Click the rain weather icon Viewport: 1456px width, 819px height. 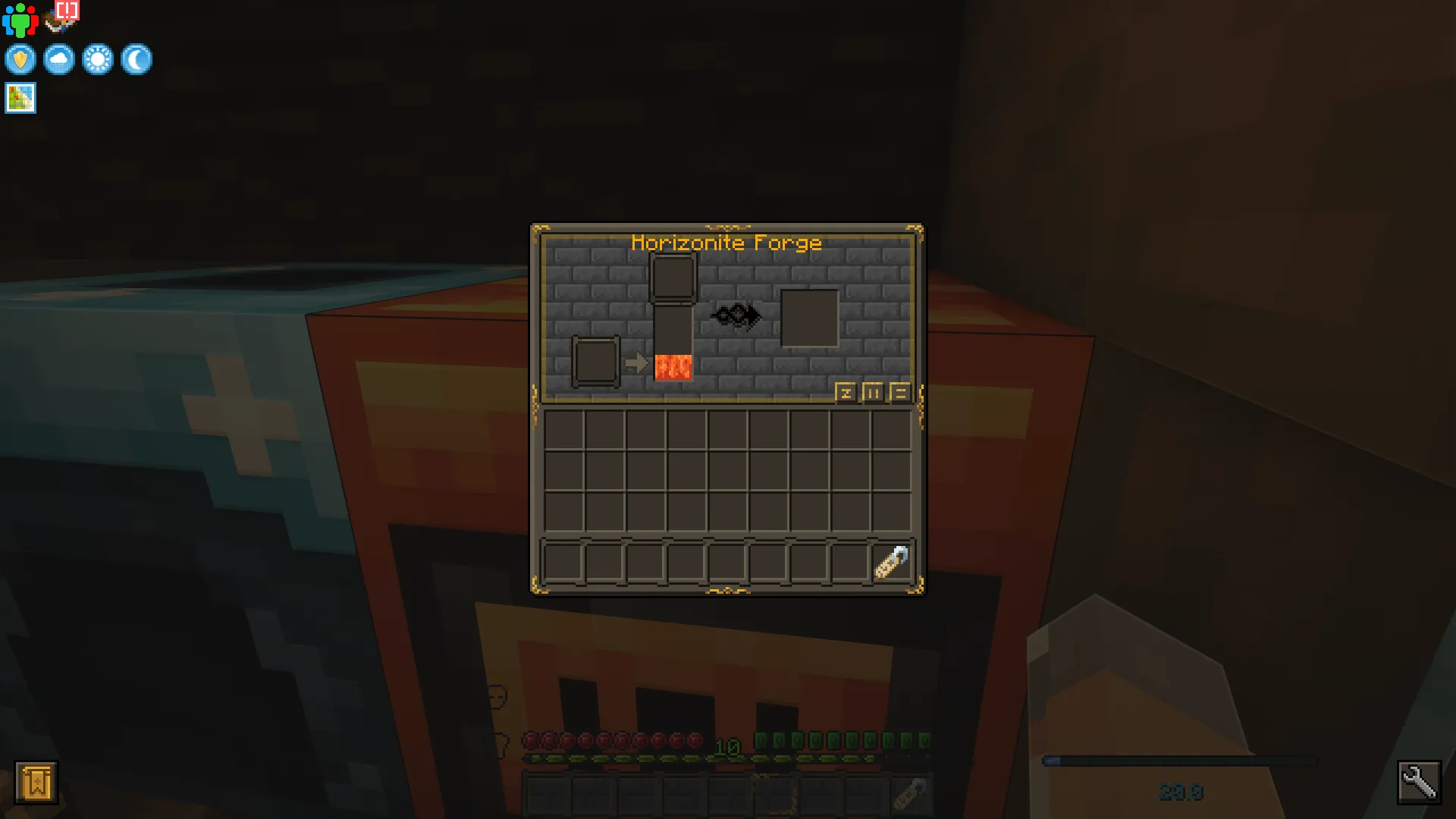[x=59, y=60]
